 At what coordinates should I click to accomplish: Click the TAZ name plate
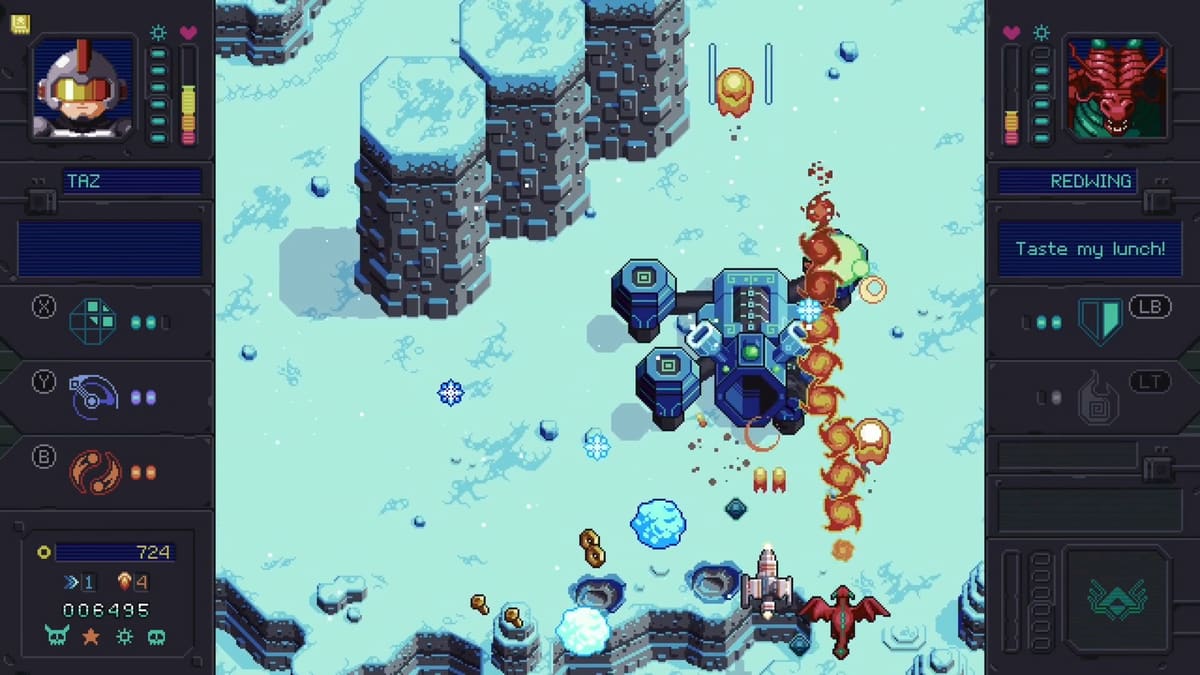(x=132, y=182)
